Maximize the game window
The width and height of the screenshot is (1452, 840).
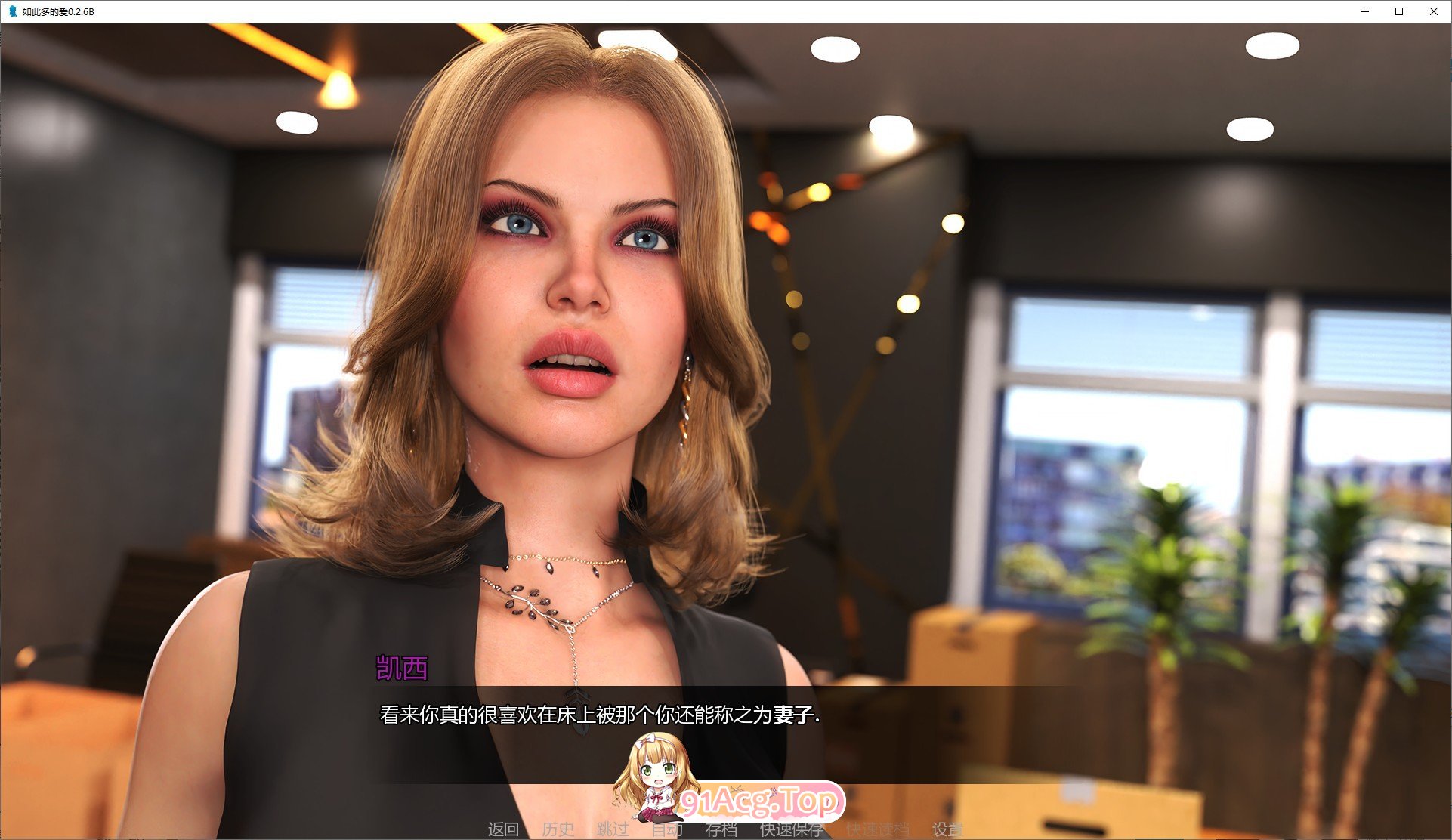point(1399,11)
